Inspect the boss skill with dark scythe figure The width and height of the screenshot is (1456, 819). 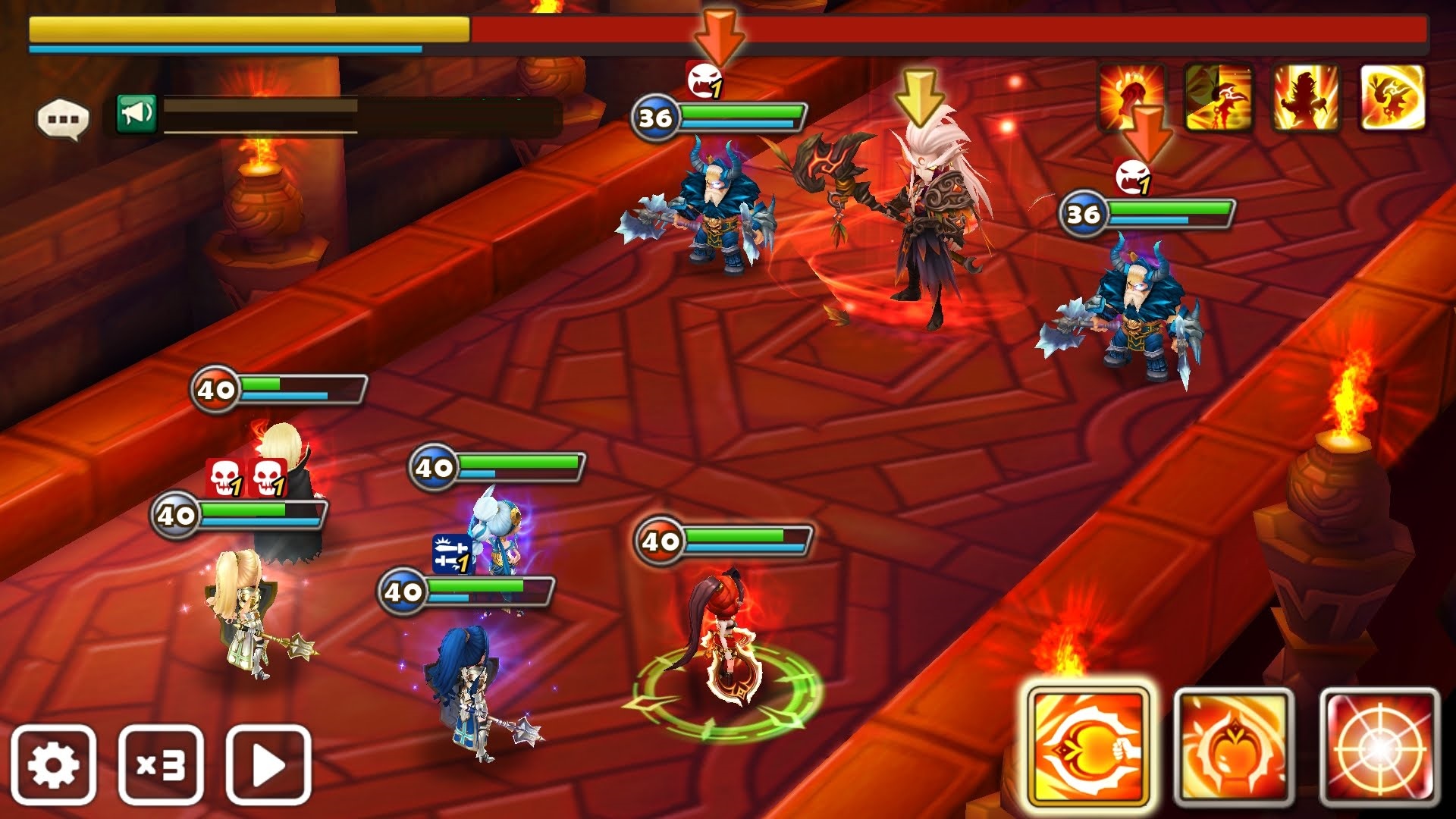pyautogui.click(x=1219, y=97)
